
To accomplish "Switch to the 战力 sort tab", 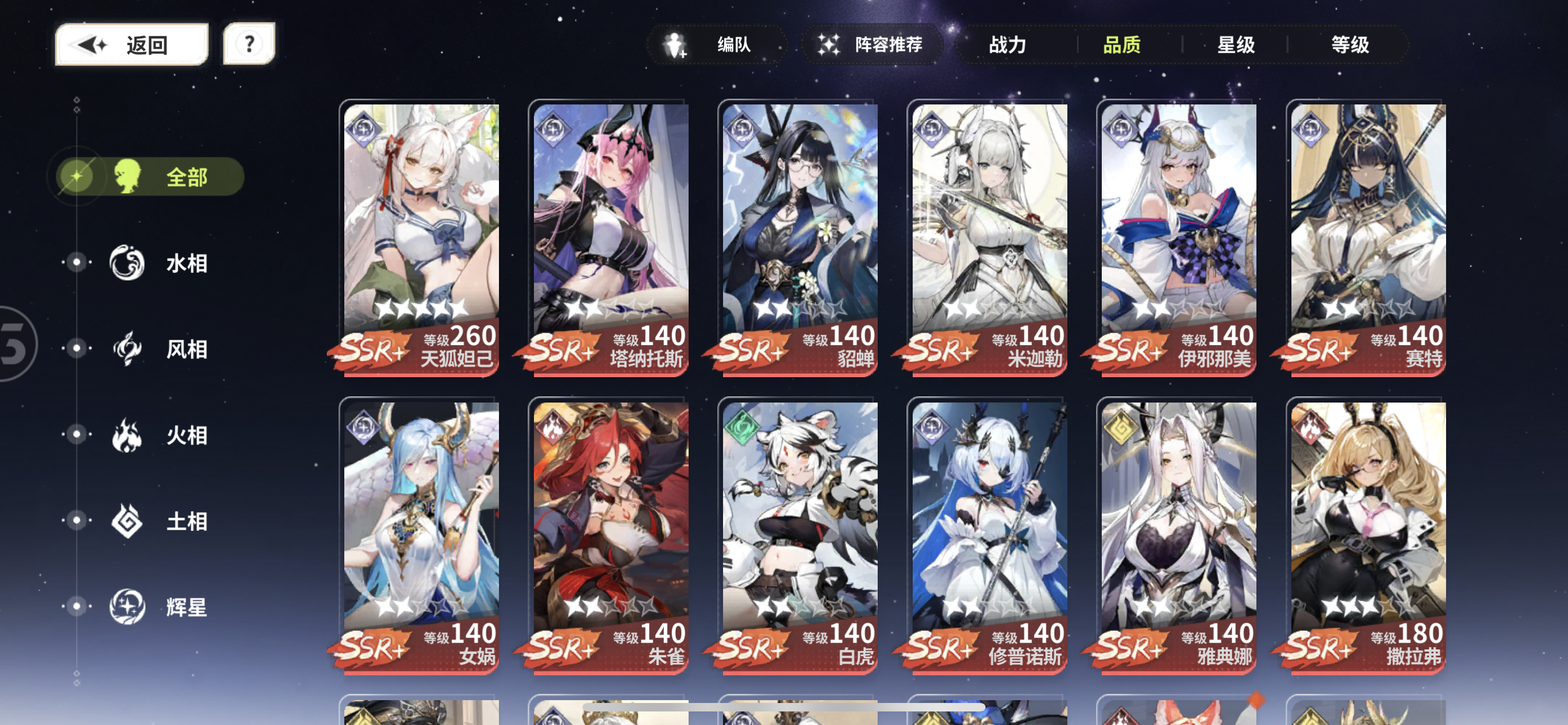I will click(1008, 45).
